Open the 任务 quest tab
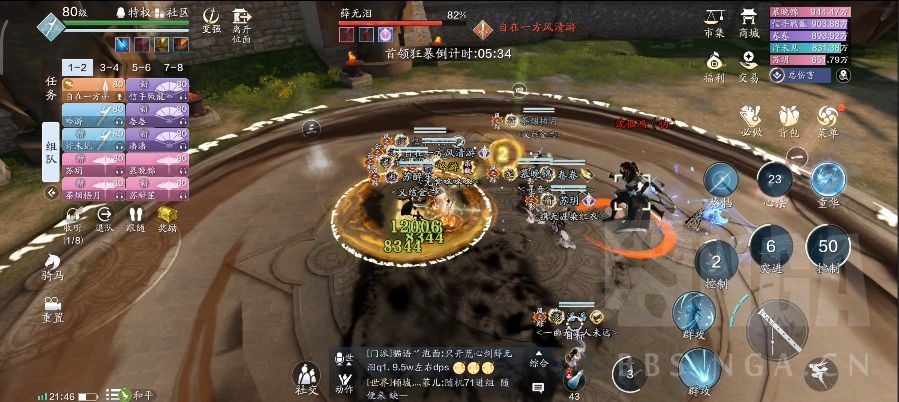 tap(51, 88)
